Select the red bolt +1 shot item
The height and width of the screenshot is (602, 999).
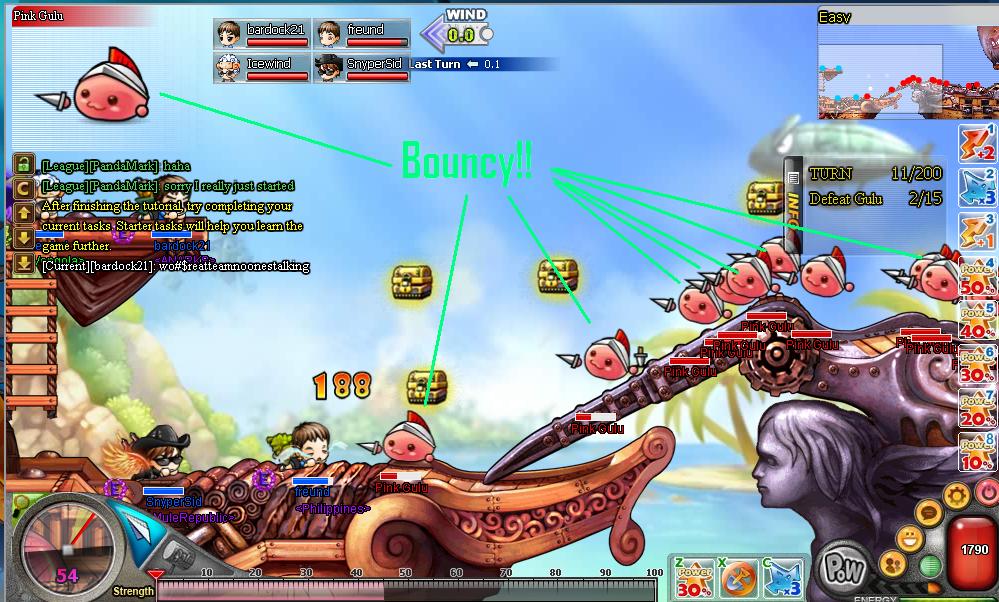click(x=976, y=231)
